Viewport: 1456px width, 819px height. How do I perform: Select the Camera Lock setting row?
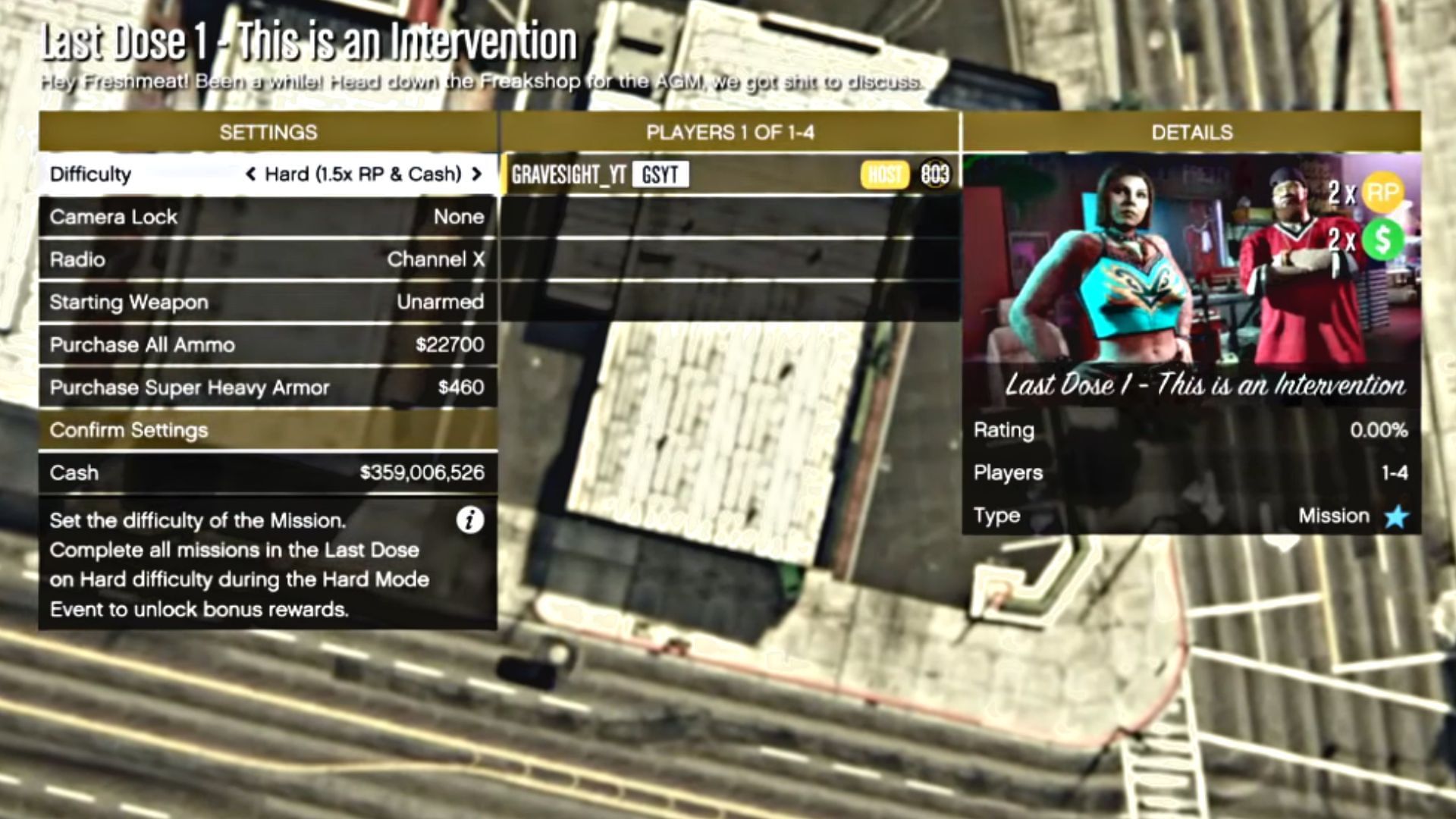(269, 217)
